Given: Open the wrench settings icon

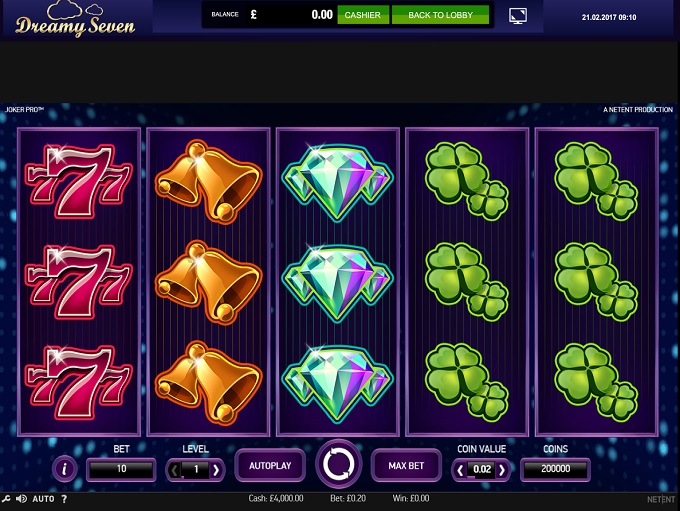Looking at the screenshot, I should click(x=7, y=499).
